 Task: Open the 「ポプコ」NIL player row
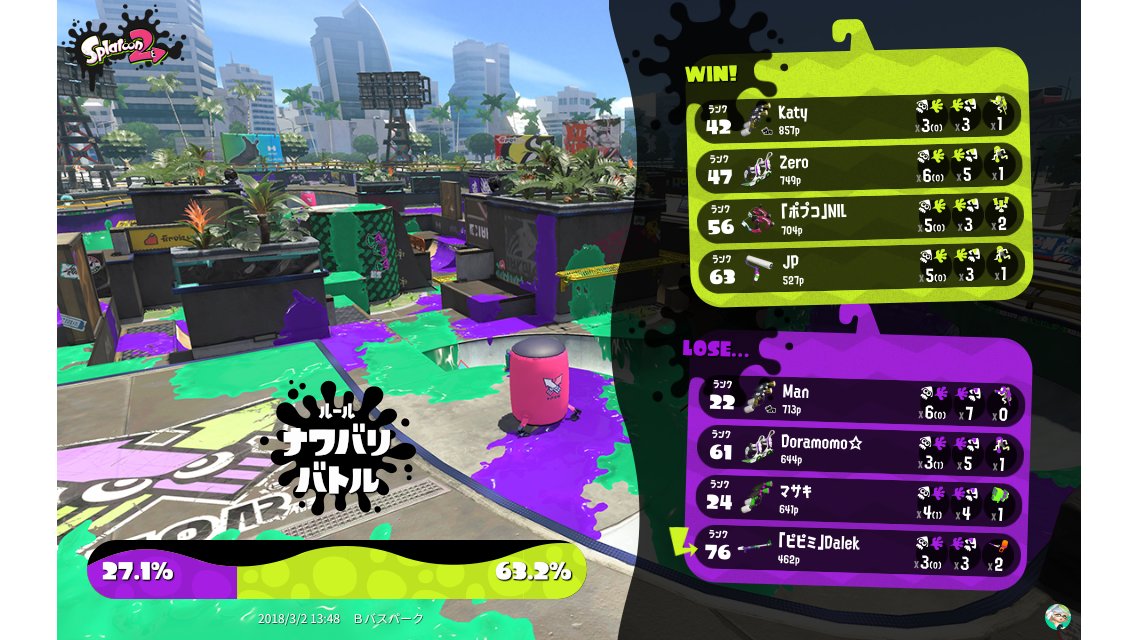click(x=860, y=217)
